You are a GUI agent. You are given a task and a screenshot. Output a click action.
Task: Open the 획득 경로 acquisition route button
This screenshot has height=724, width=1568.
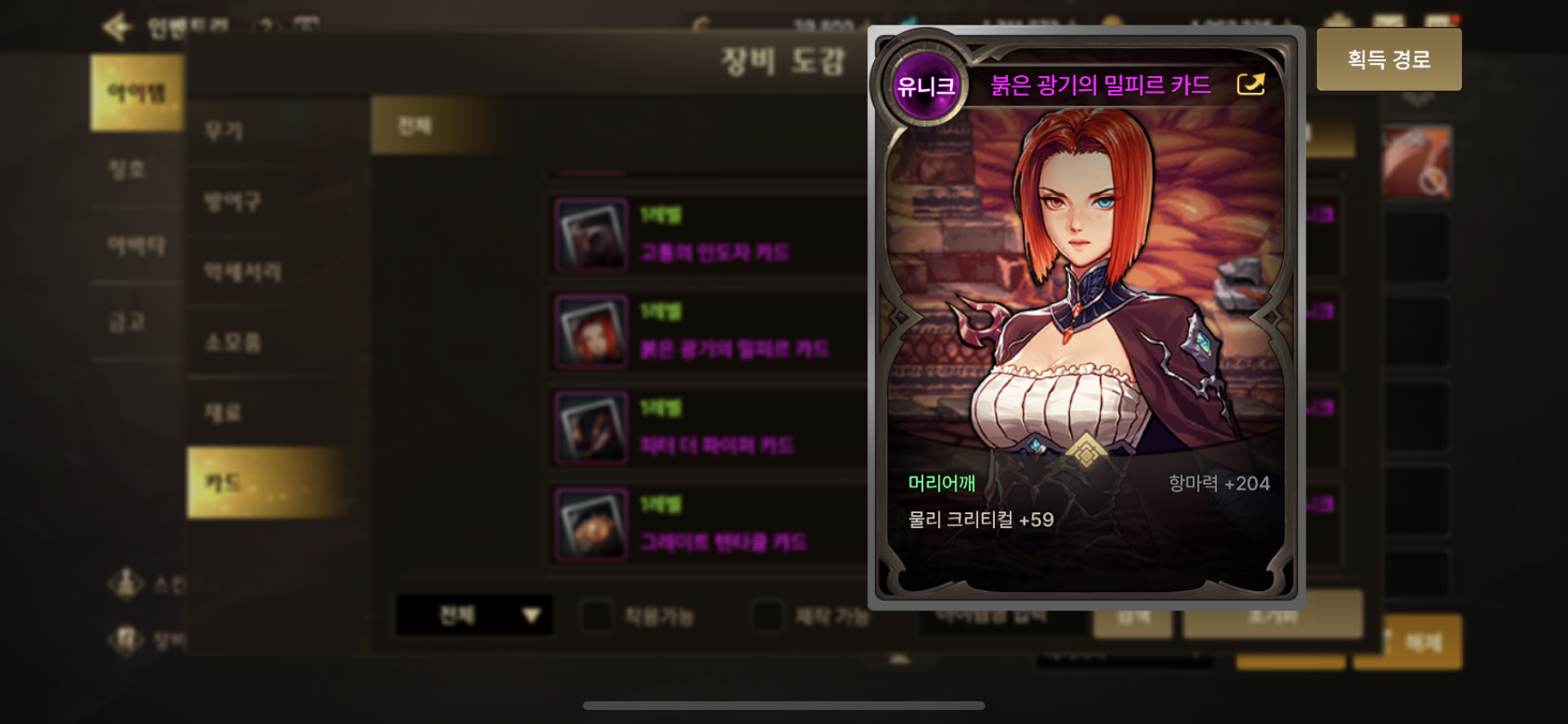(1389, 59)
